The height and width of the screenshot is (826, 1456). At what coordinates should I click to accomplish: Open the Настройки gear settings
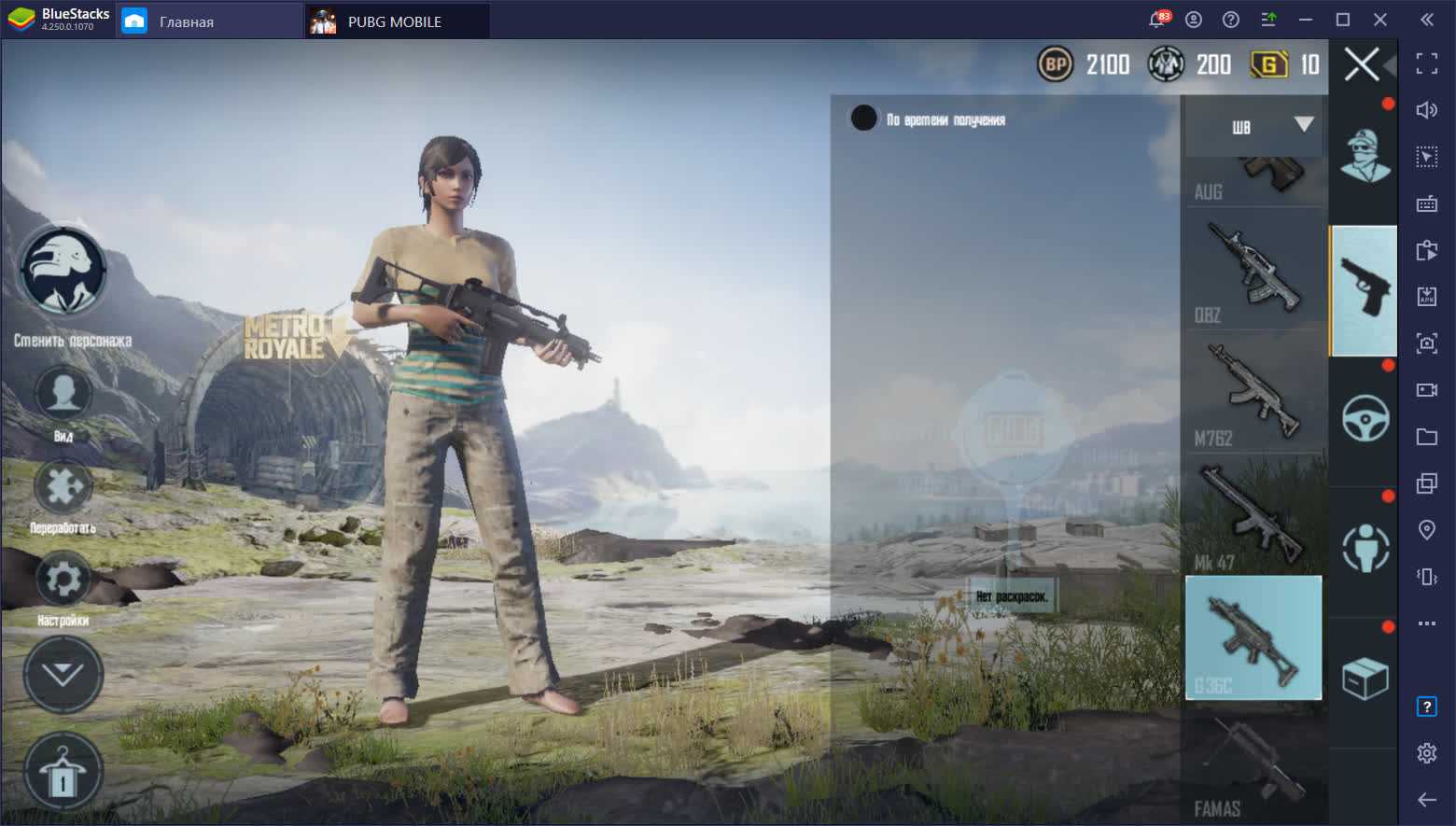[x=63, y=580]
